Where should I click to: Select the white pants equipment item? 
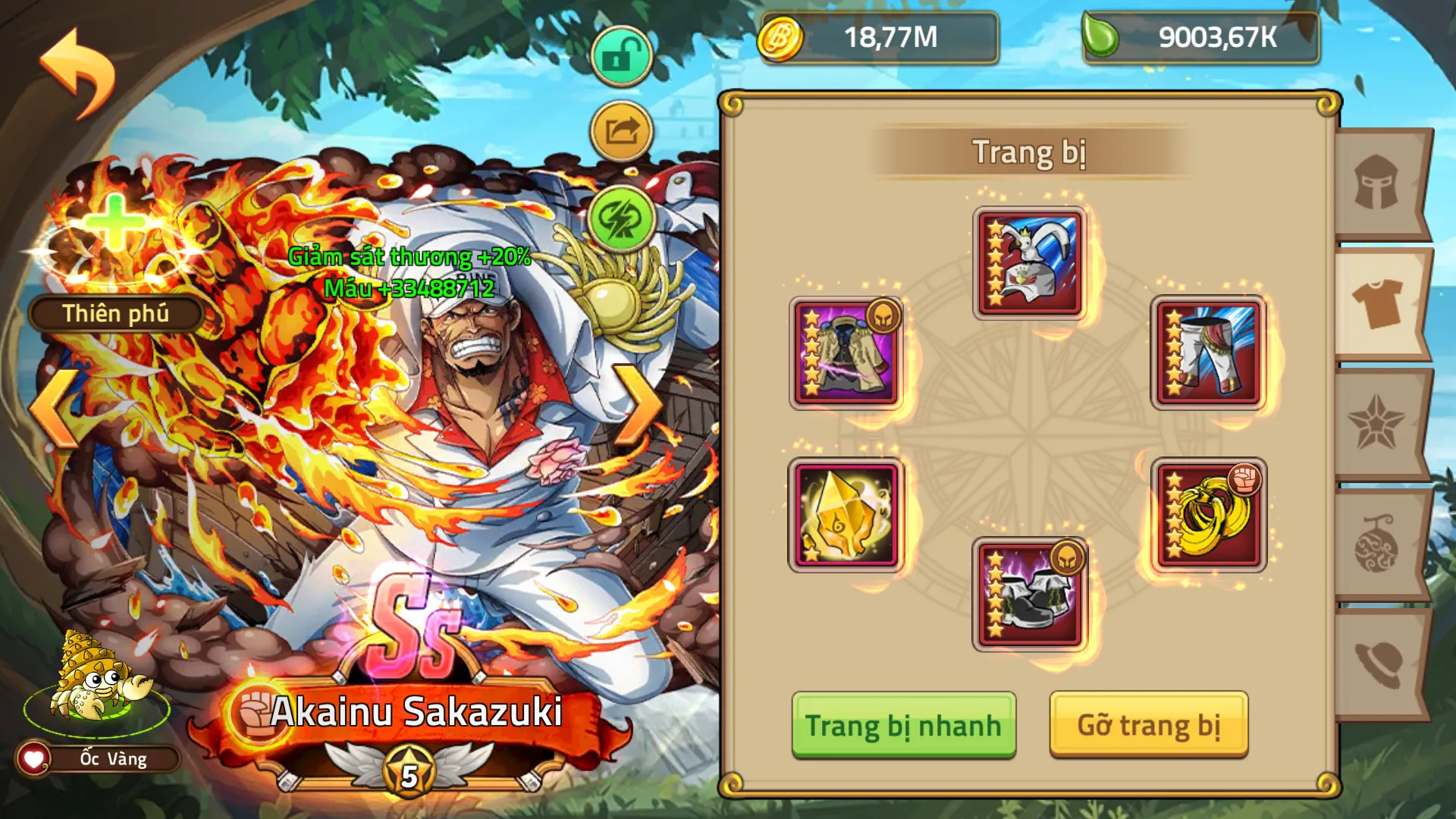pos(1208,353)
